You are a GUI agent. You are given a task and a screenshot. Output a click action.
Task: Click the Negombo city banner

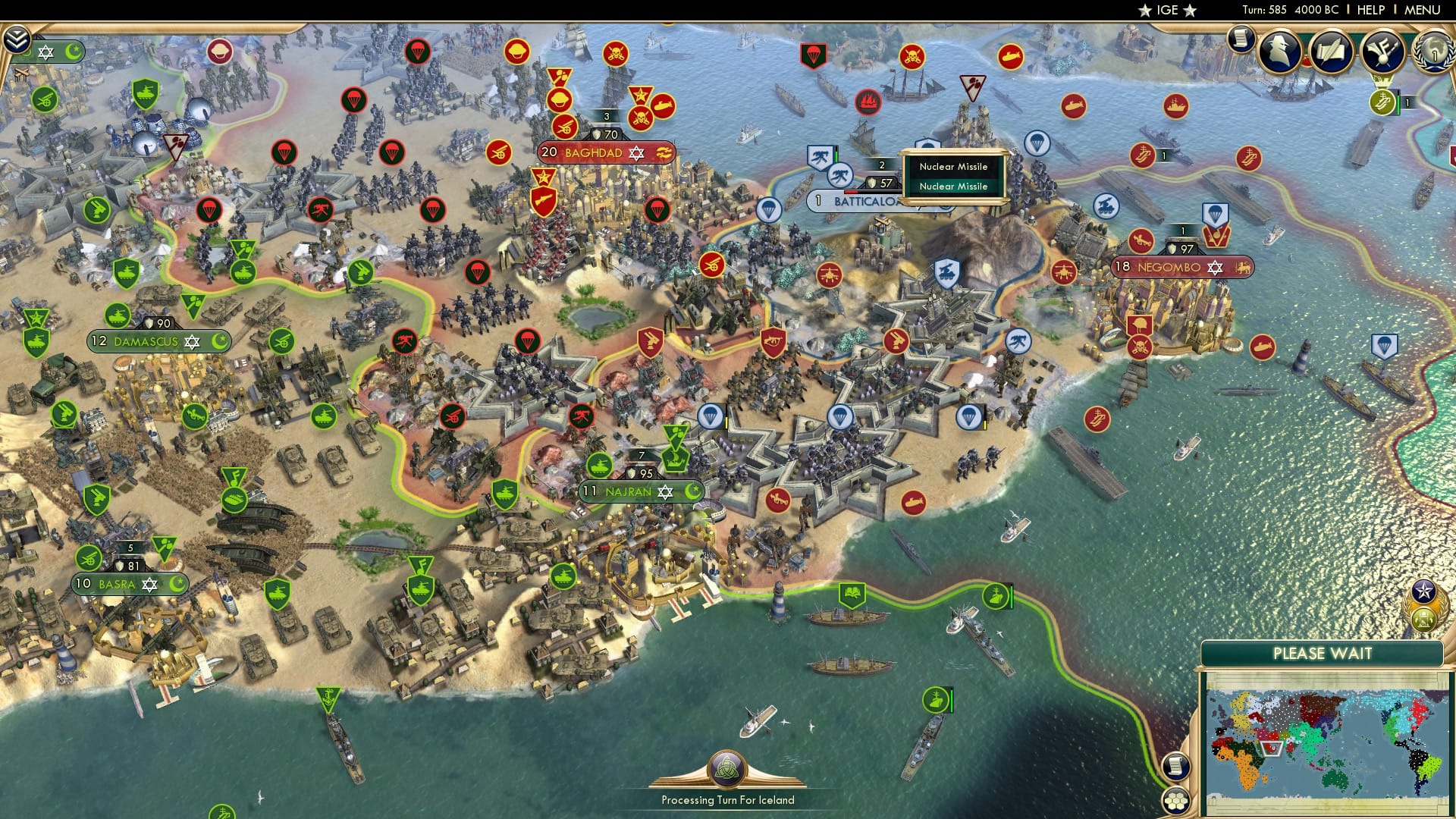[x=1170, y=267]
